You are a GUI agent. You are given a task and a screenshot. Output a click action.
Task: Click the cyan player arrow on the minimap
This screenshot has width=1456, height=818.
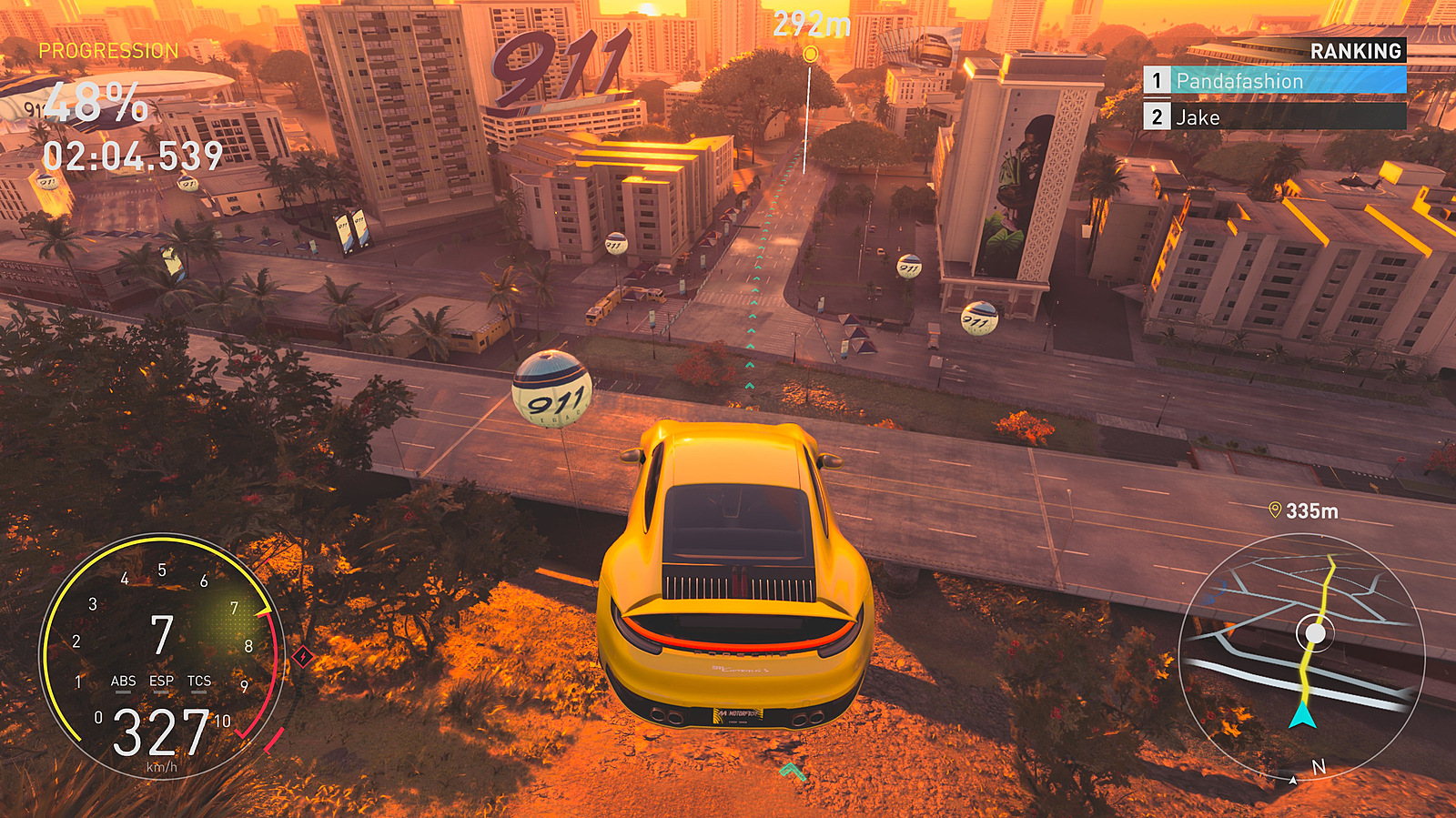pos(1302,715)
